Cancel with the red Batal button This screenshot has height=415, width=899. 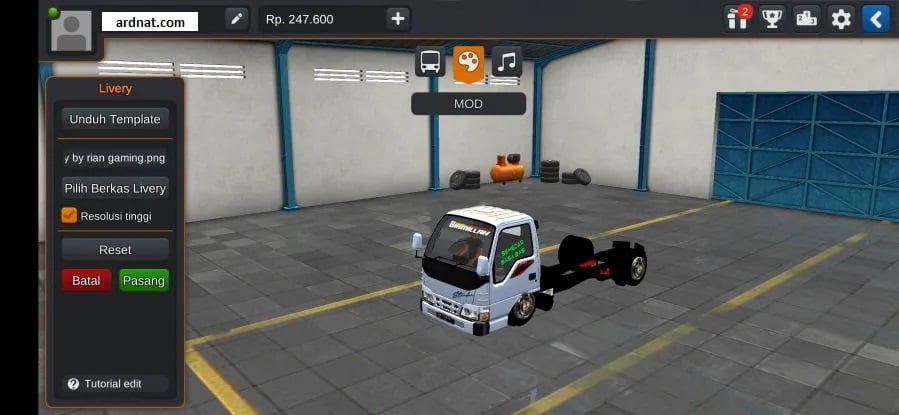point(86,280)
